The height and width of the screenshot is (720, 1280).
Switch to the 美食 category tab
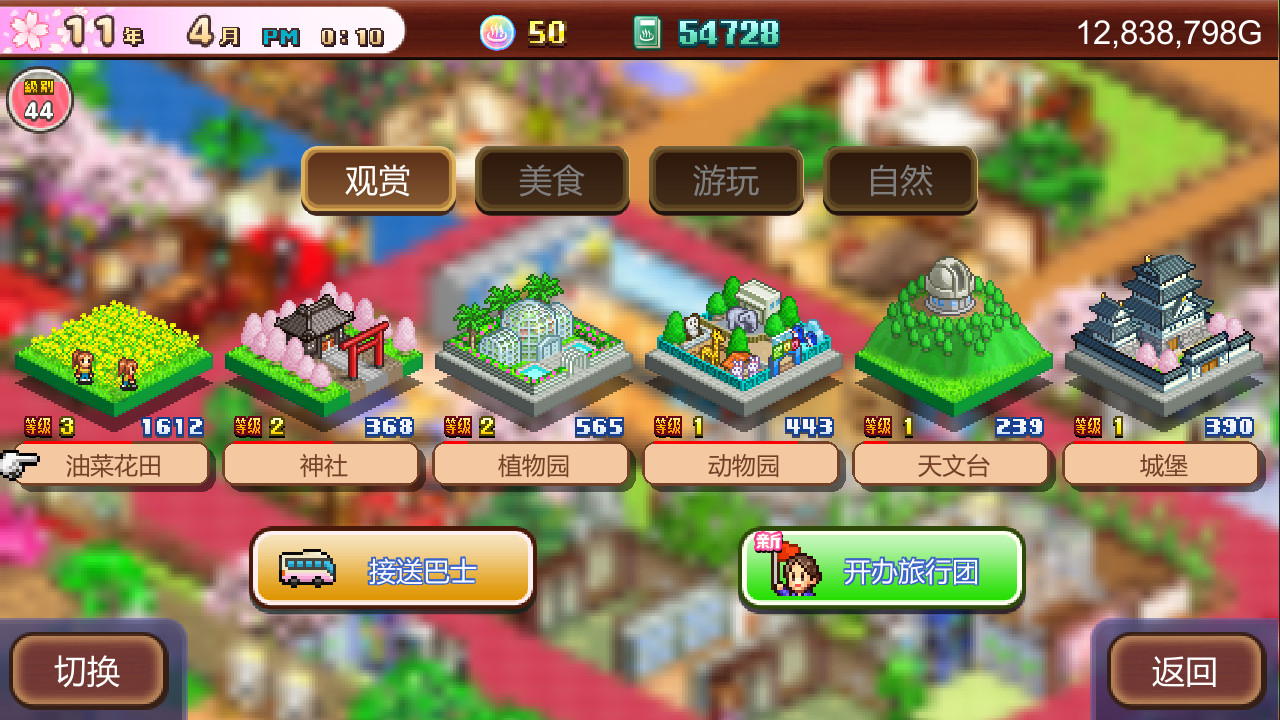551,181
